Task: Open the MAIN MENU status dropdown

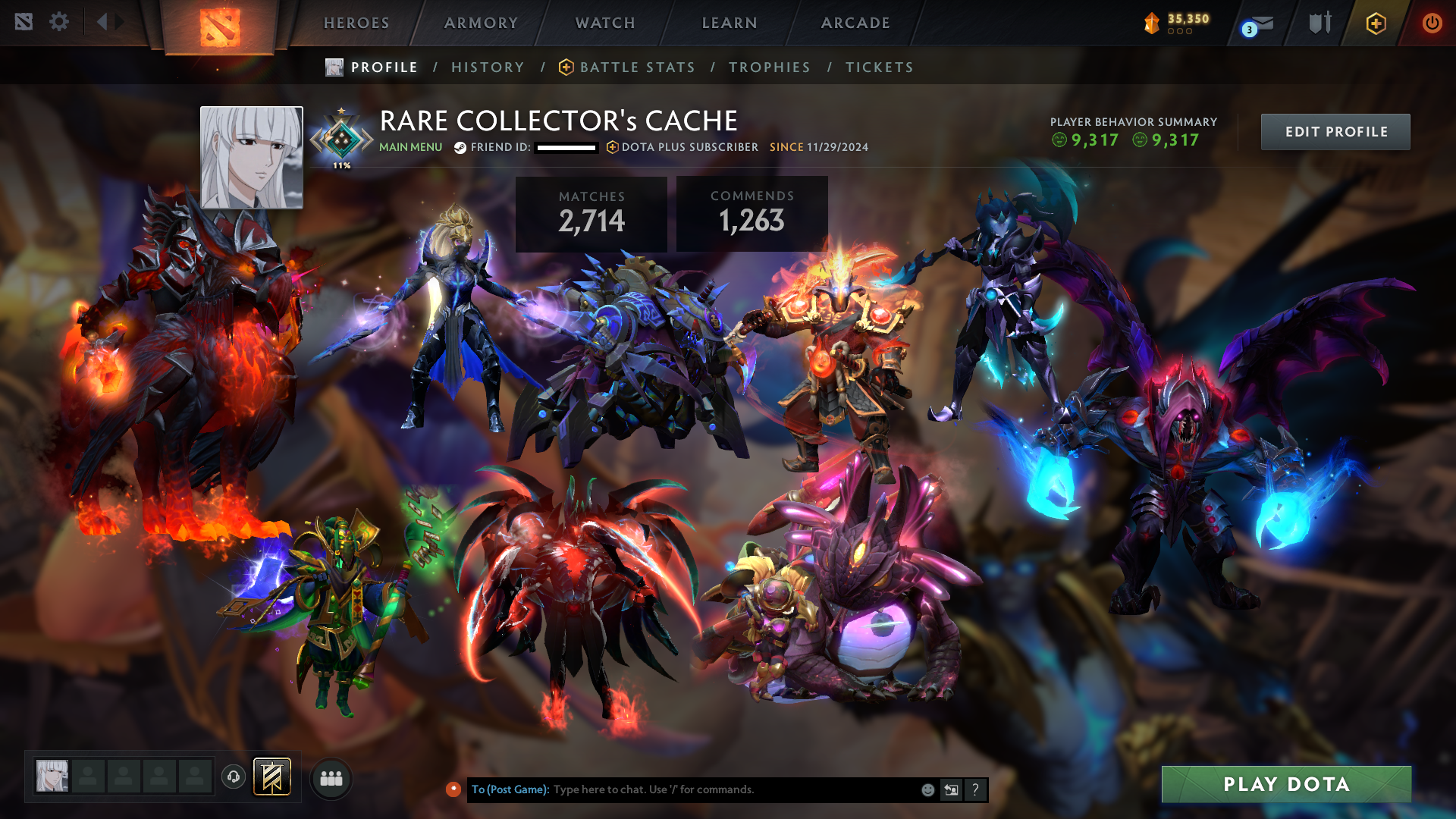Action: (409, 147)
